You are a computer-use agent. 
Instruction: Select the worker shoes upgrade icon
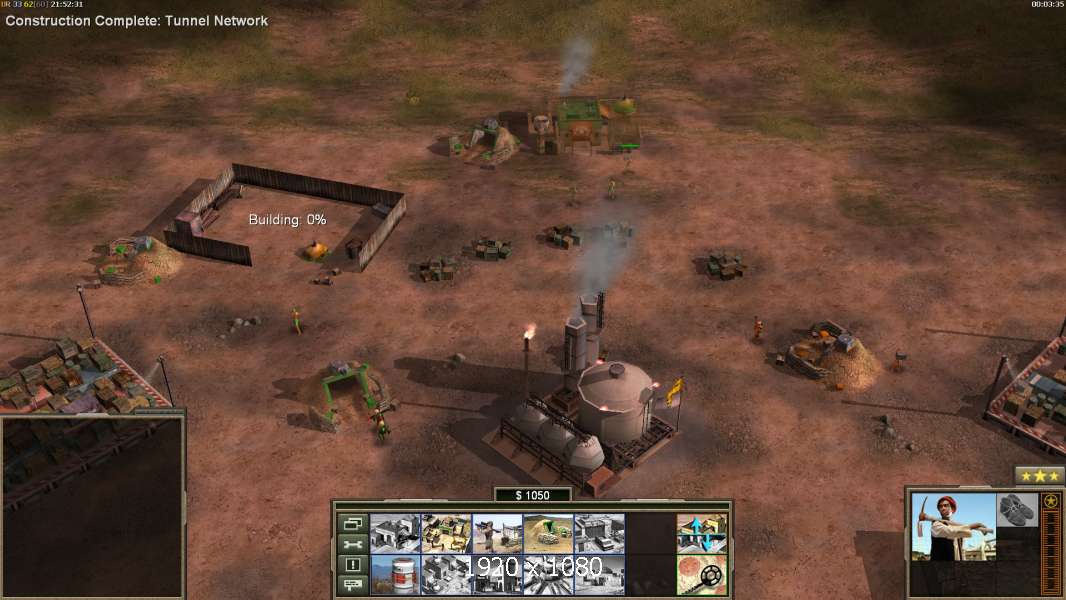click(x=1018, y=508)
